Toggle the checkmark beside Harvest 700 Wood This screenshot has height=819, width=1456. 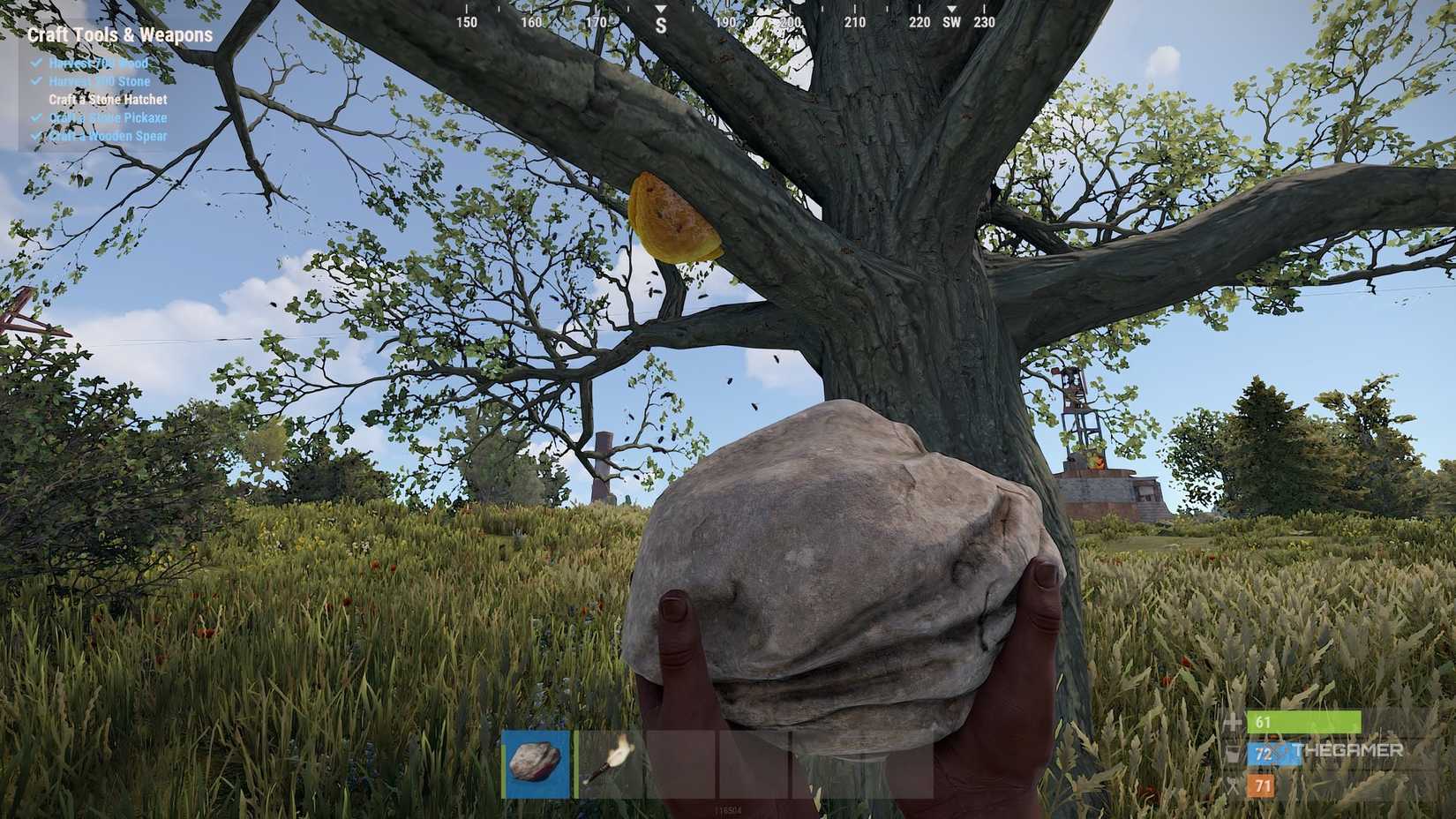(x=37, y=63)
